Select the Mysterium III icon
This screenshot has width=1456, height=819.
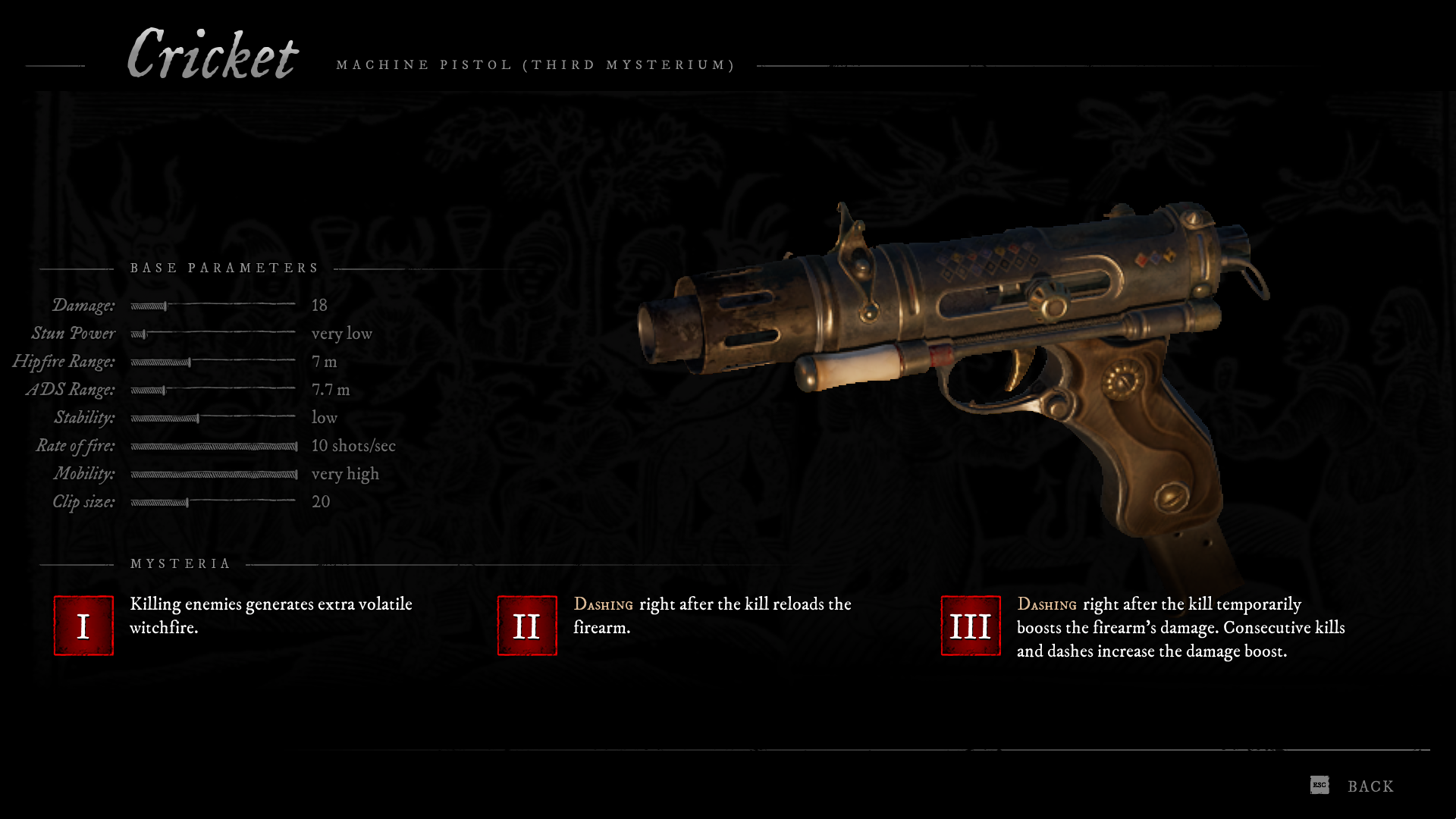pyautogui.click(x=971, y=626)
